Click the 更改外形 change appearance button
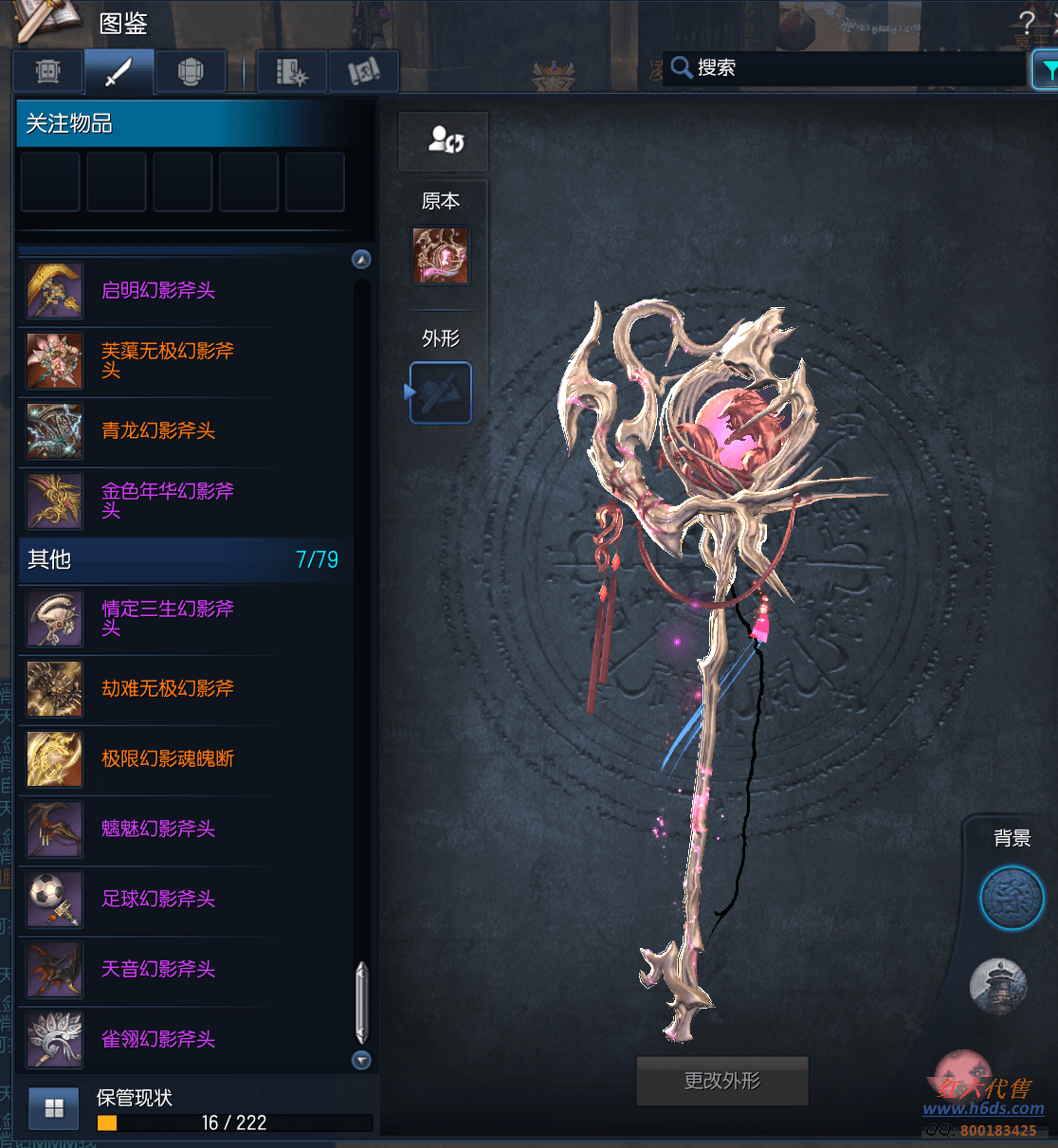Screen dimensions: 1058x1148 (721, 1081)
